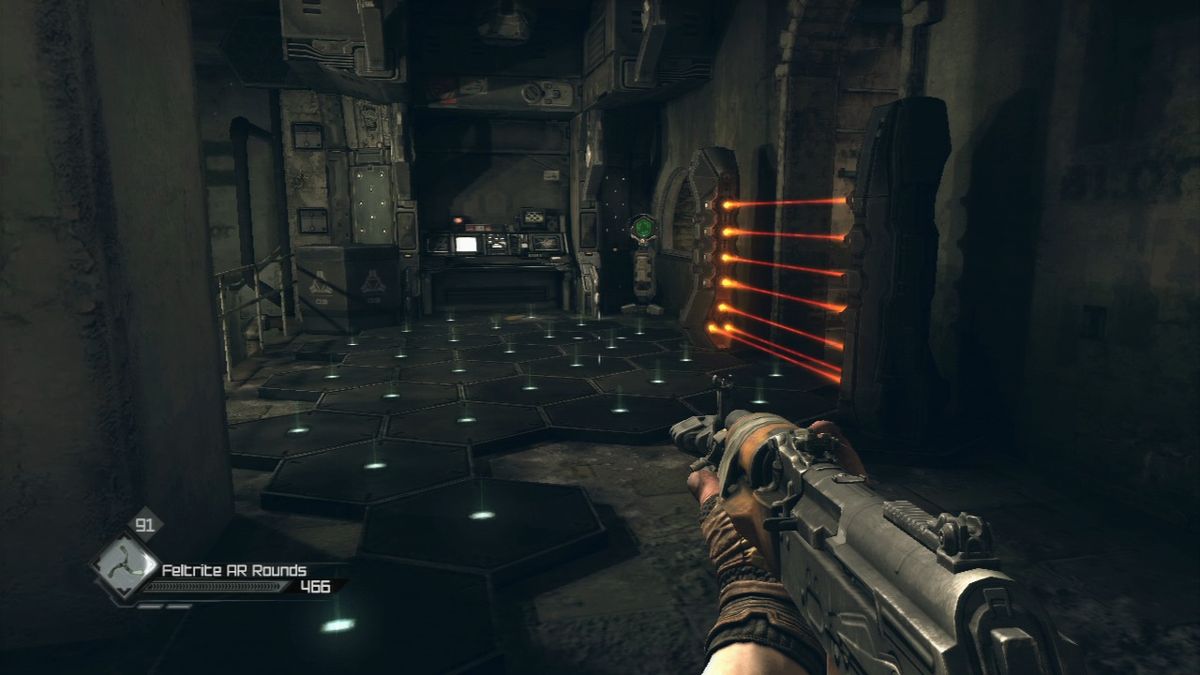The width and height of the screenshot is (1200, 675).
Task: Click the Feltrite AR Rounds ammo type label
Action: coord(234,570)
